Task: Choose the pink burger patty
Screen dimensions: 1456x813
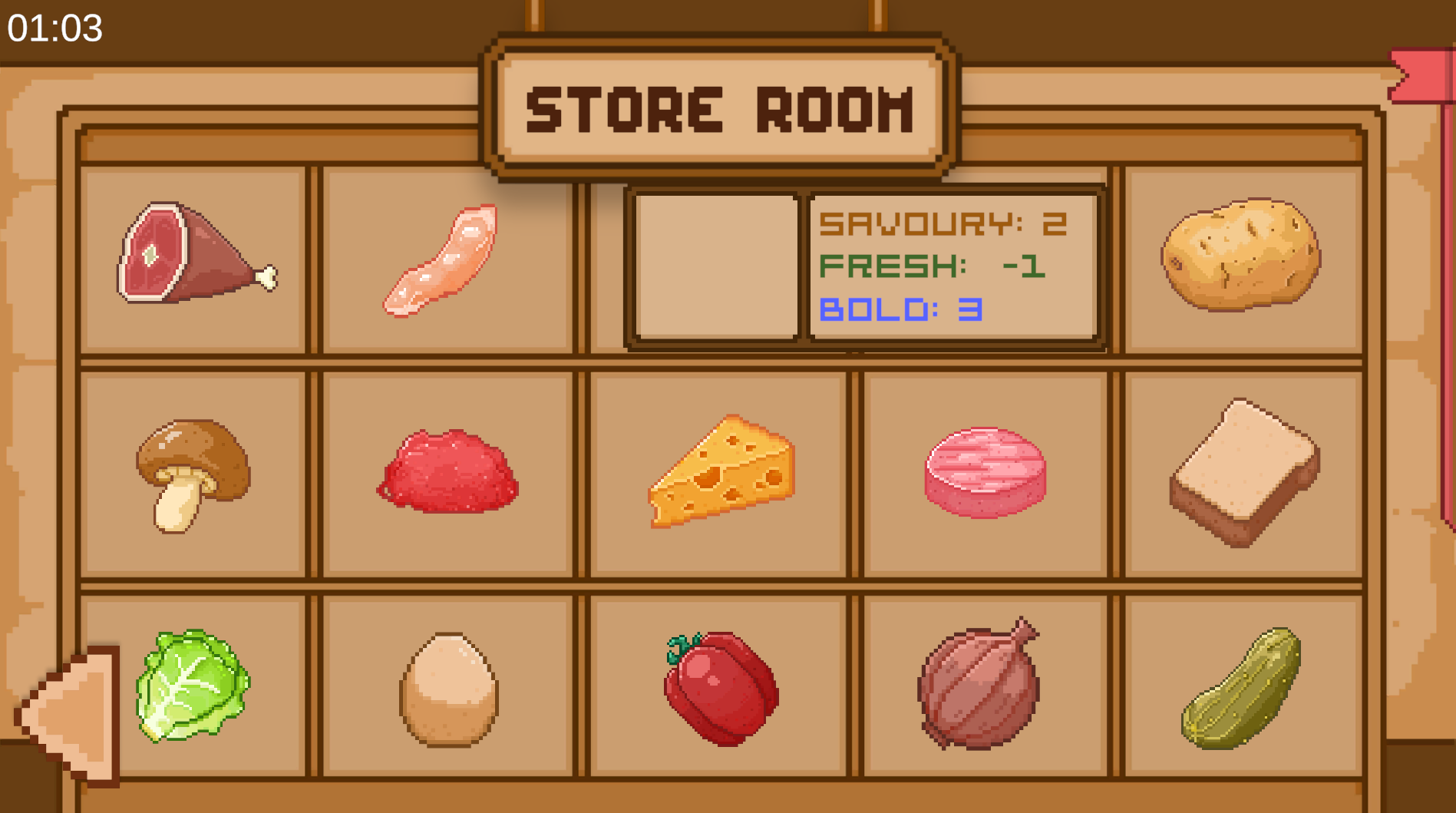Action: click(x=986, y=471)
